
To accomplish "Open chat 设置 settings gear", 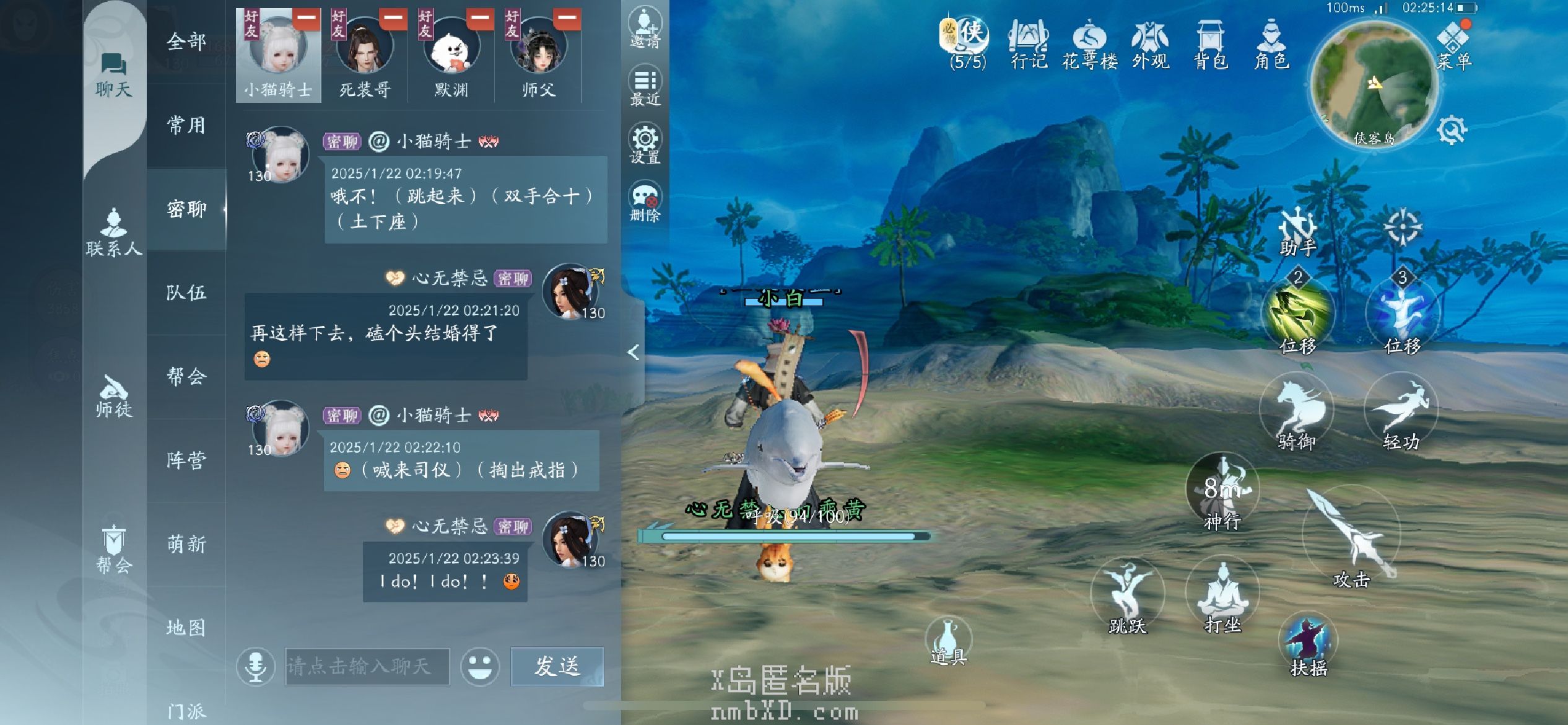I will click(645, 144).
